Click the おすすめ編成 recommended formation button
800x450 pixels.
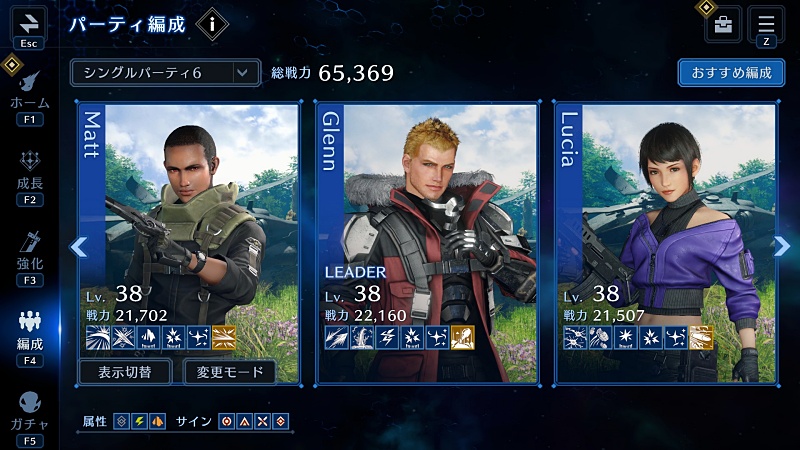pyautogui.click(x=730, y=73)
